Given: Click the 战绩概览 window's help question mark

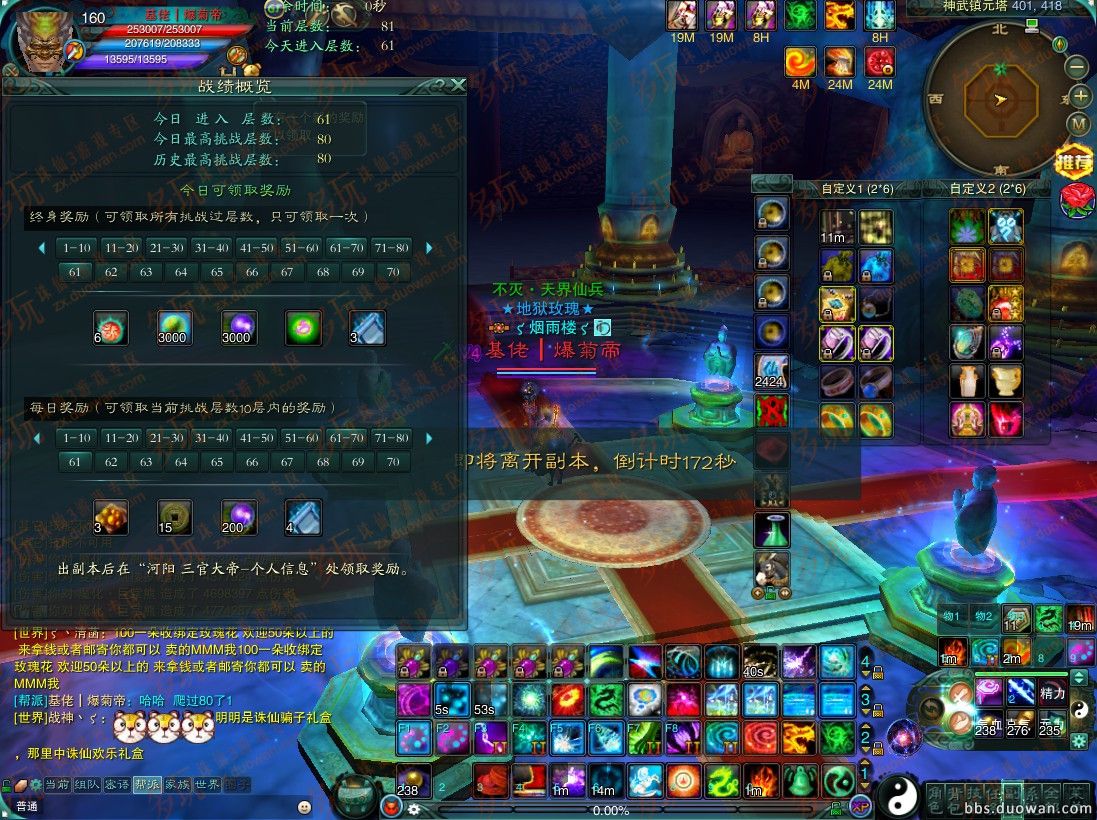Looking at the screenshot, I should click(439, 85).
